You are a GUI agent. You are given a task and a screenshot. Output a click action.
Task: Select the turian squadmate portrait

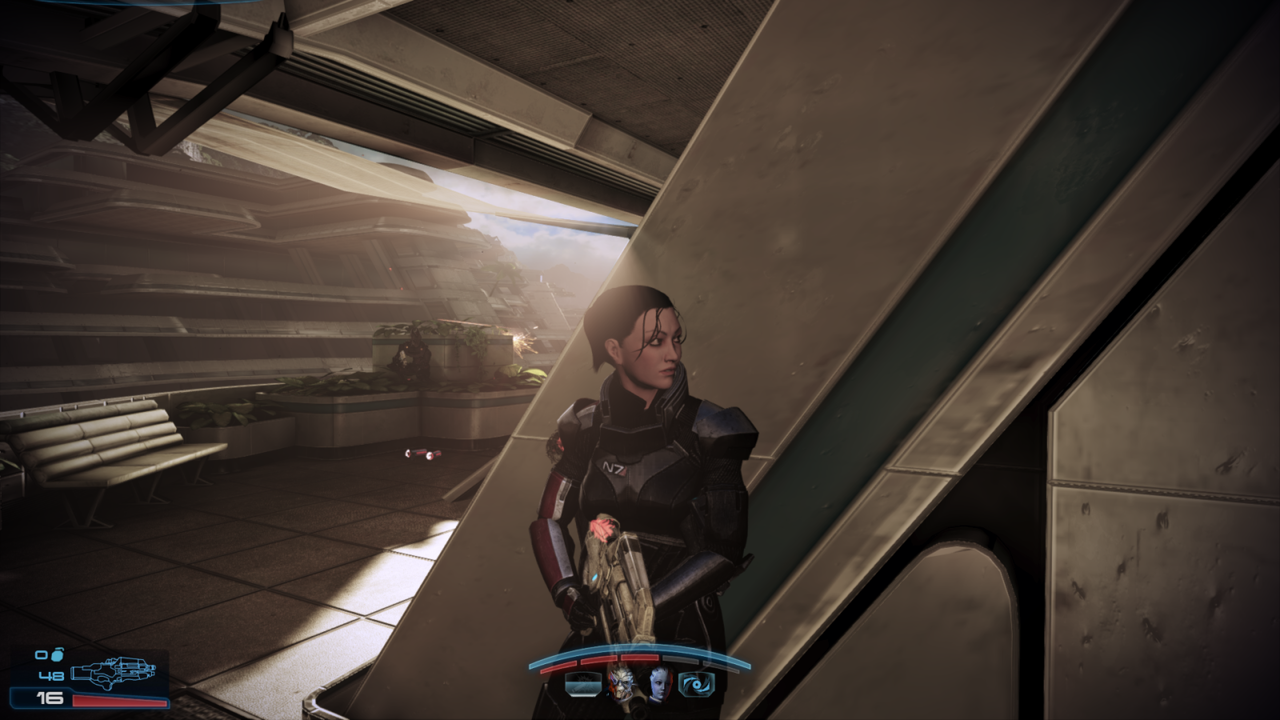click(x=621, y=684)
